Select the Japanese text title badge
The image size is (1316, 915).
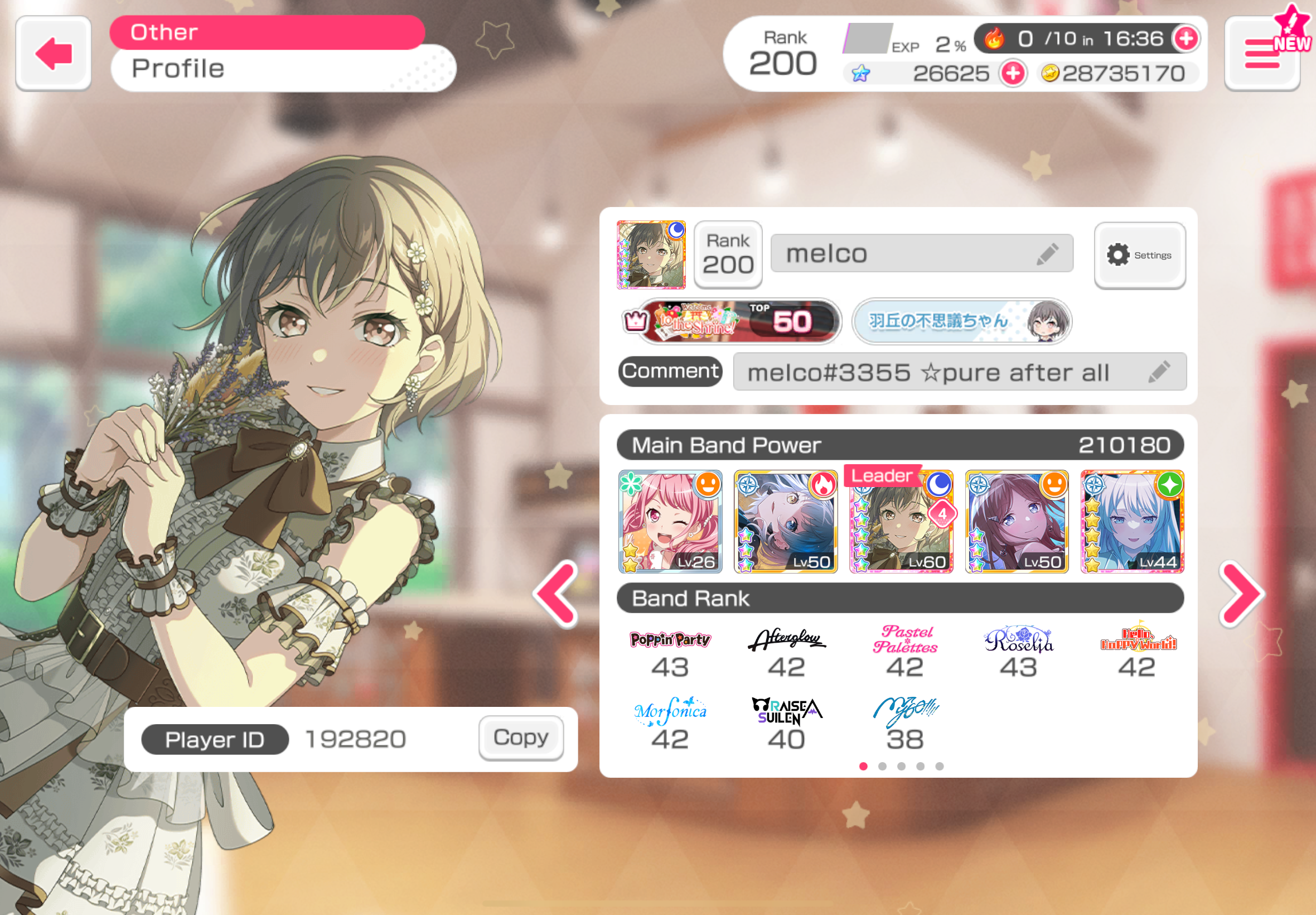point(961,321)
